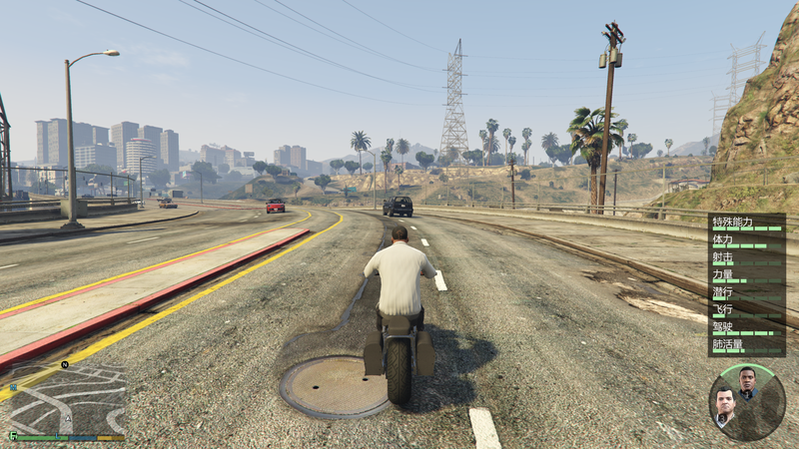Viewport: 799px width, 449px height.
Task: Switch to Franklin's portrait on character wheel
Action: pos(747,383)
